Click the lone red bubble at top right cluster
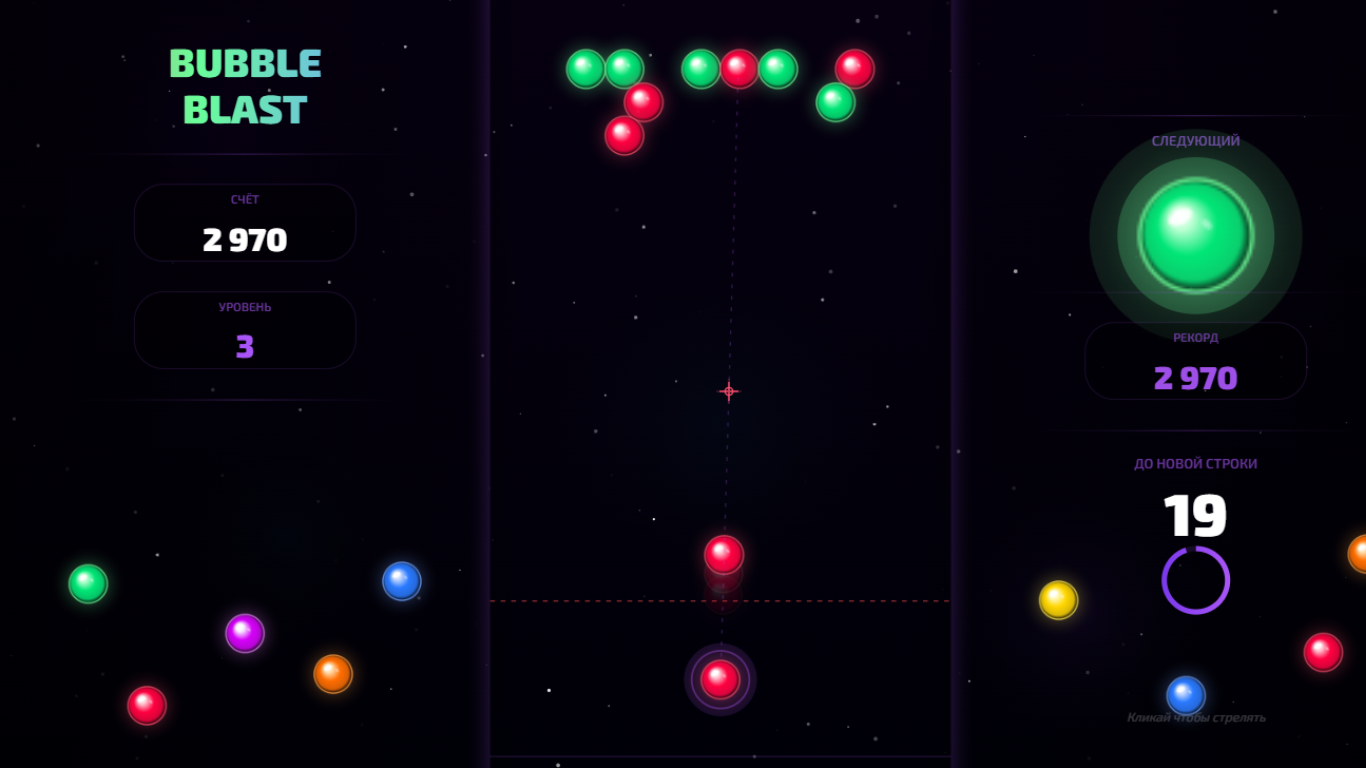The height and width of the screenshot is (768, 1366). pyautogui.click(x=852, y=68)
